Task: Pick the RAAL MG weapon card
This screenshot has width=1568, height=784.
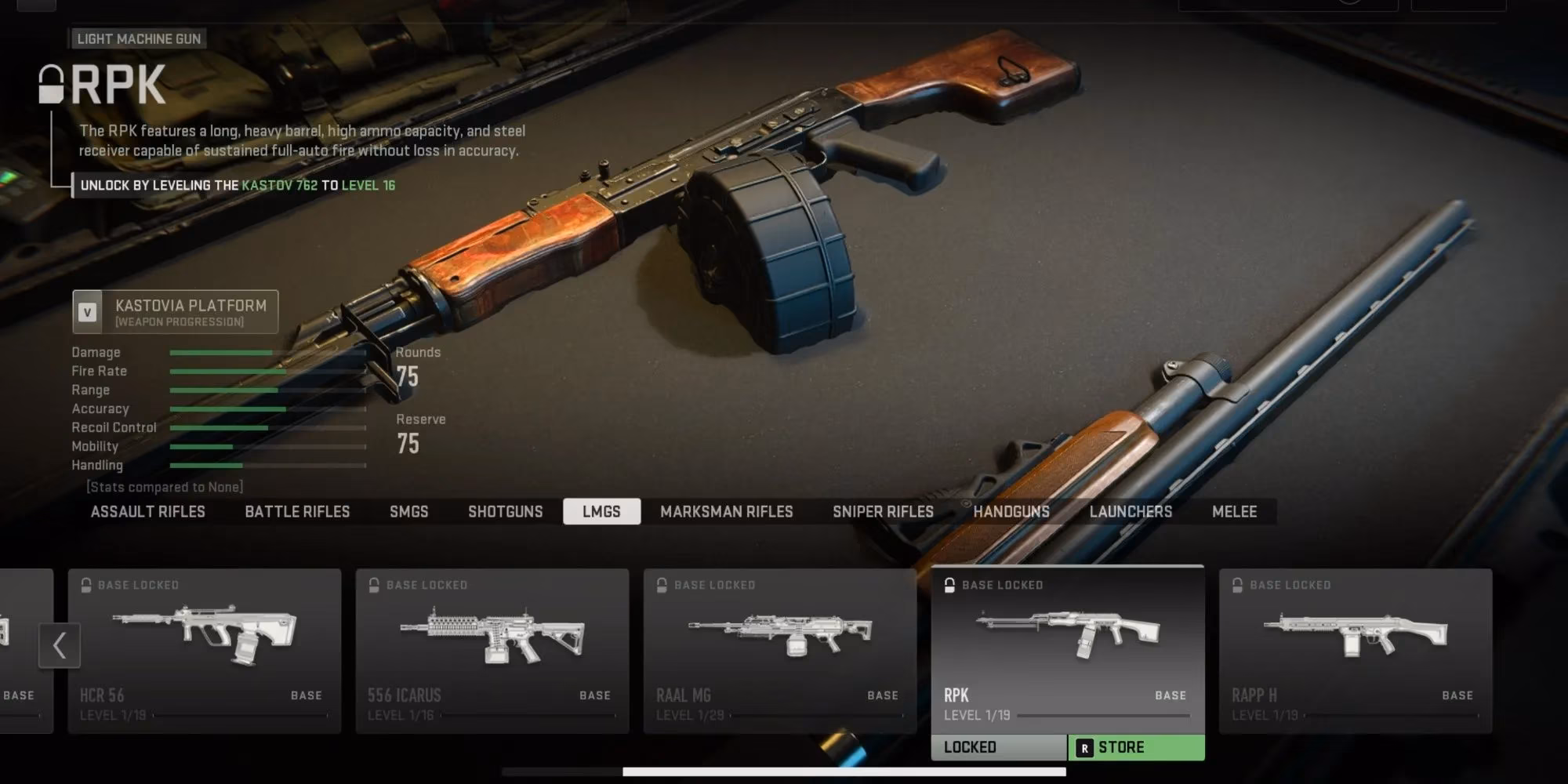Action: 780,651
